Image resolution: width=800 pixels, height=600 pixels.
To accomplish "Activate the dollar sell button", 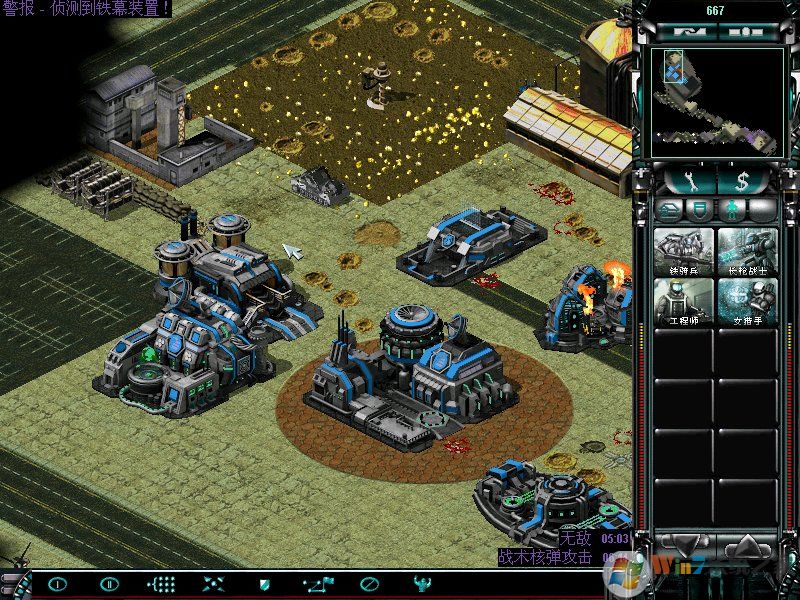I will point(741,181).
